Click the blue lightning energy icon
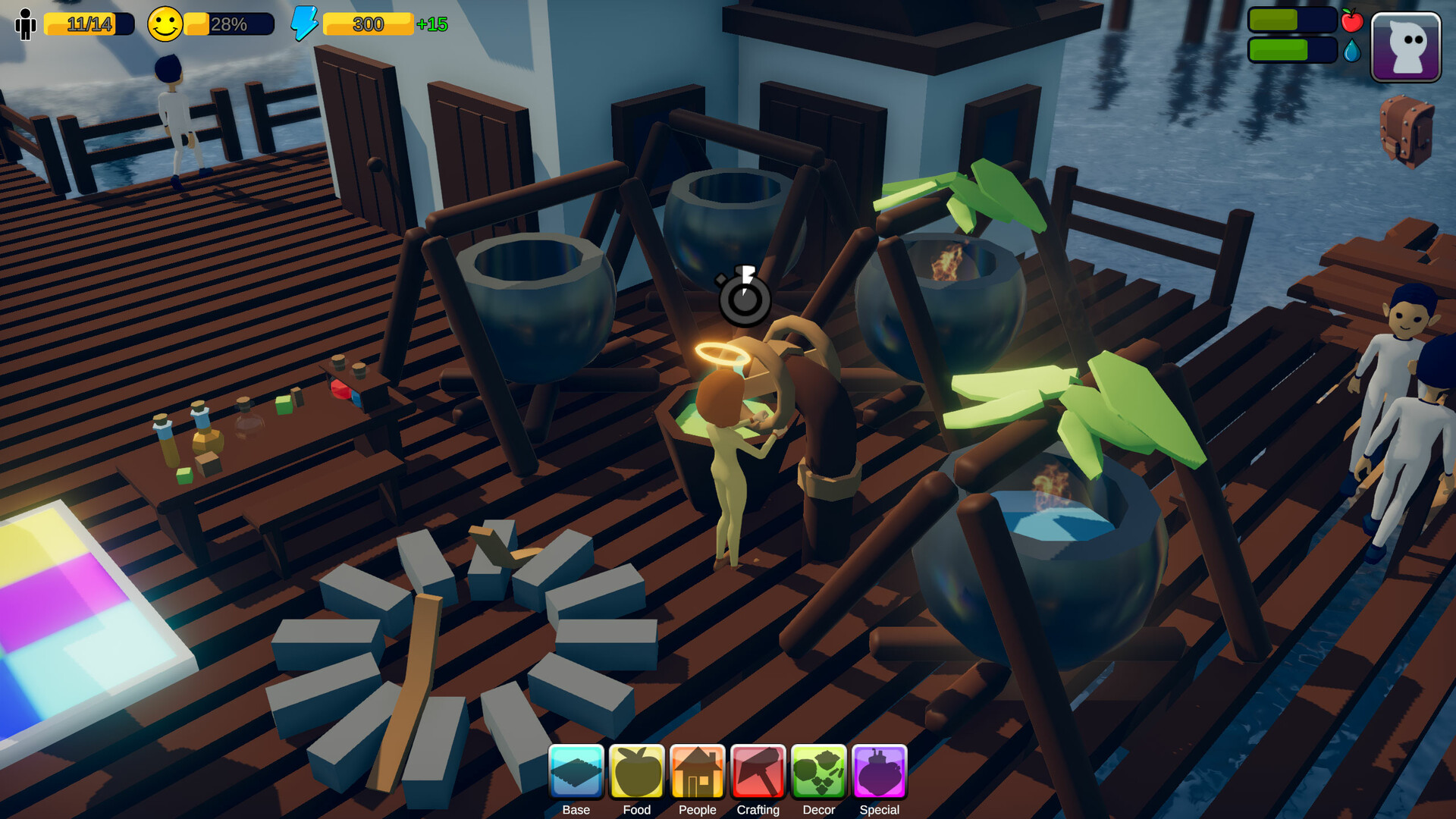 (303, 24)
